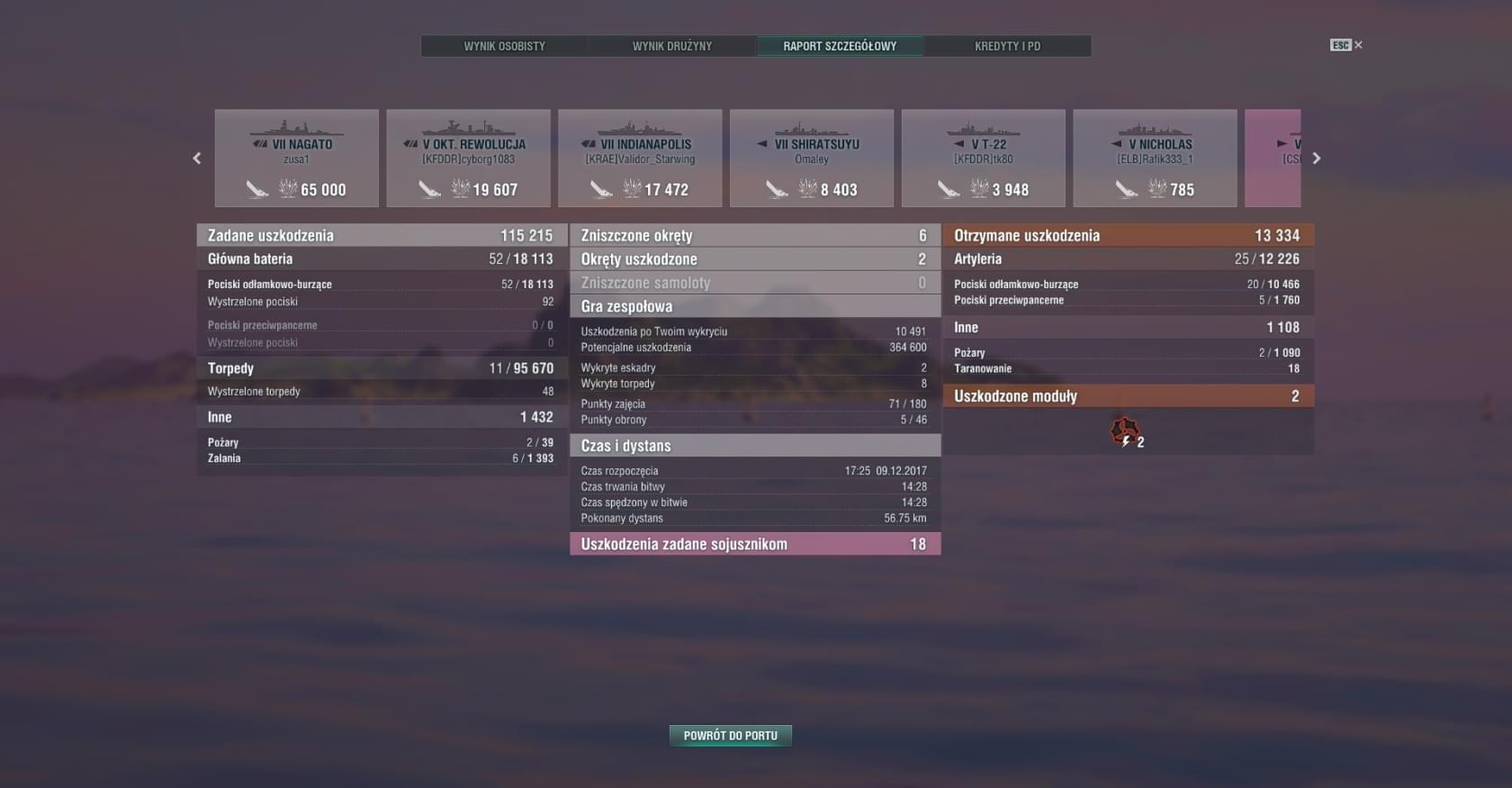
Task: Show previous ships with left arrow
Action: coord(197,159)
